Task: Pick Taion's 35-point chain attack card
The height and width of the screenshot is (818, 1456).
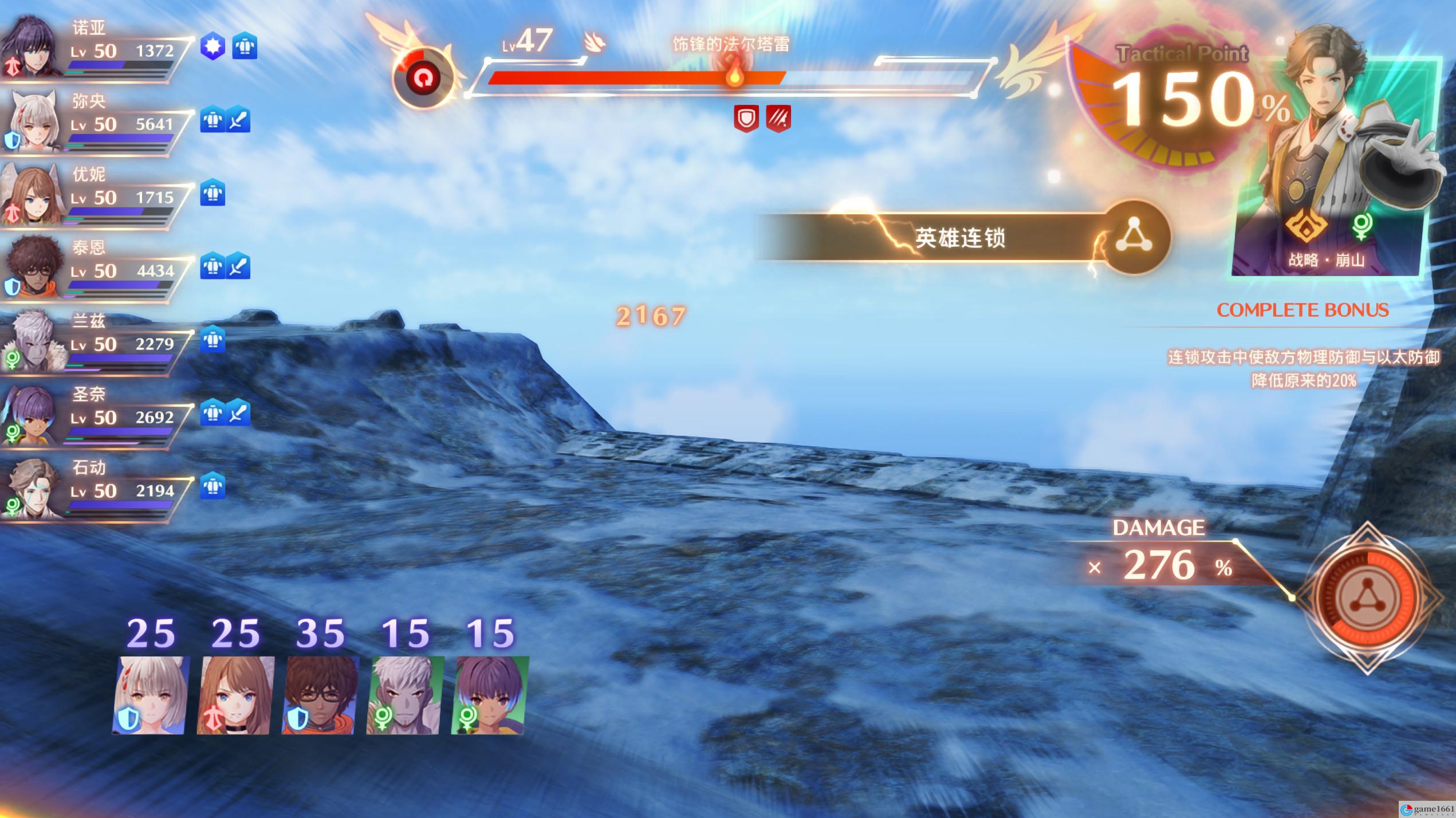Action: pyautogui.click(x=321, y=694)
